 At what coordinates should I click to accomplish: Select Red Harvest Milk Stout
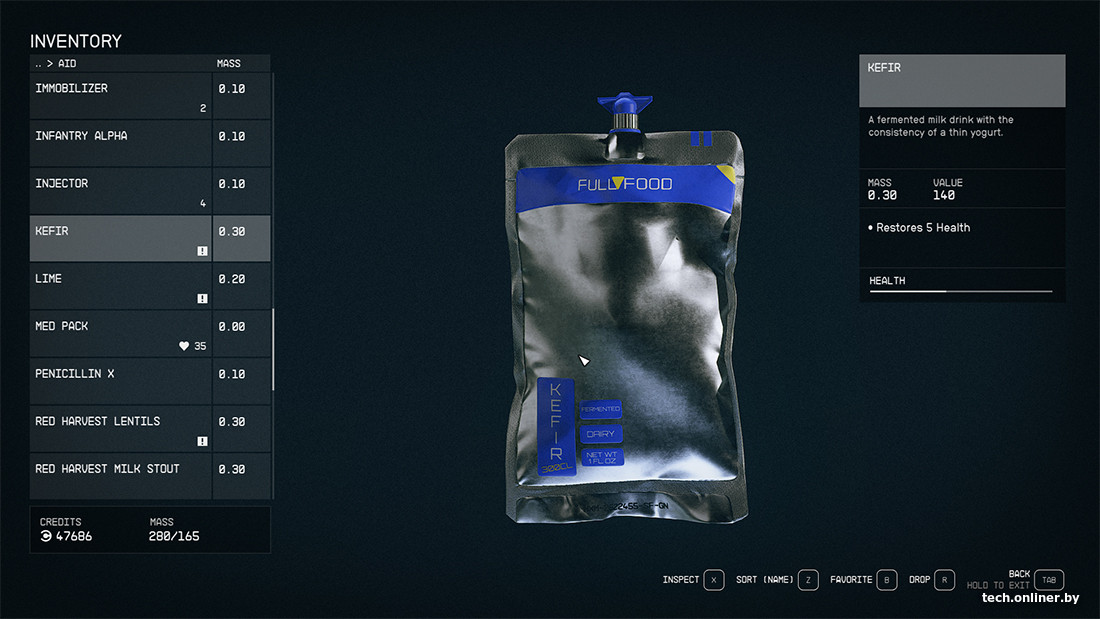tap(120, 475)
